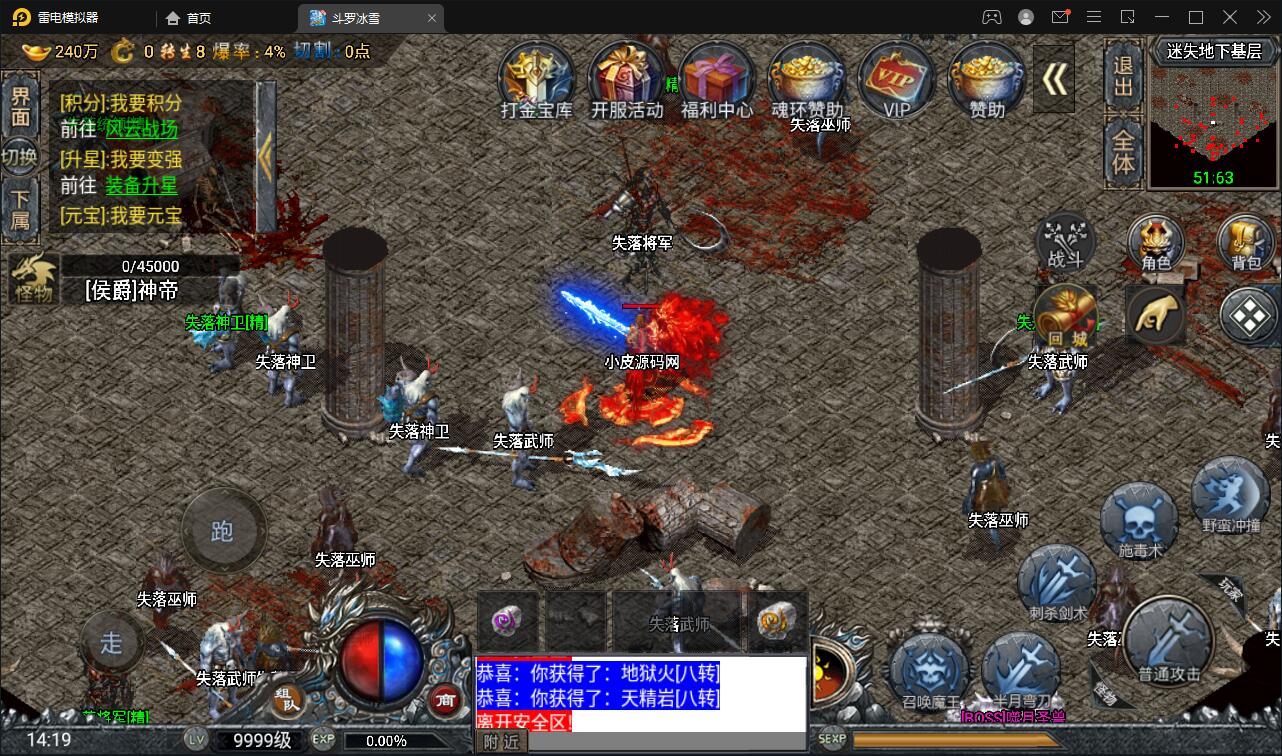Go to 装备升星 equipment upgrade link
The image size is (1282, 756).
[x=142, y=186]
